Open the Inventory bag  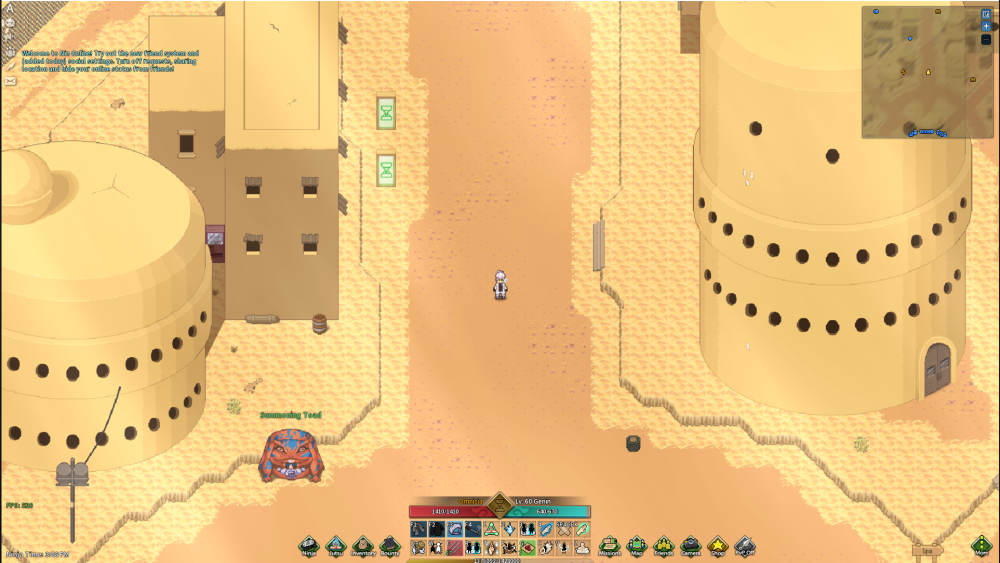click(363, 546)
